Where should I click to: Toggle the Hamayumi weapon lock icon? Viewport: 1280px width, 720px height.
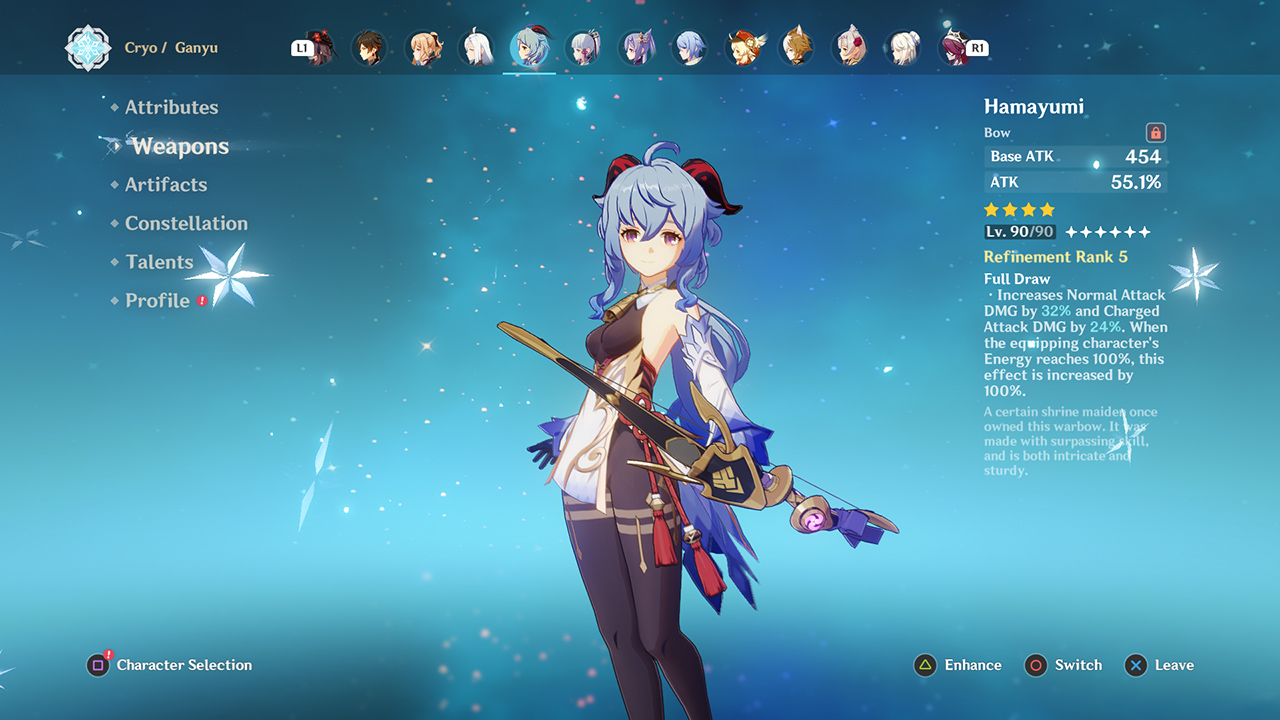pyautogui.click(x=1155, y=132)
